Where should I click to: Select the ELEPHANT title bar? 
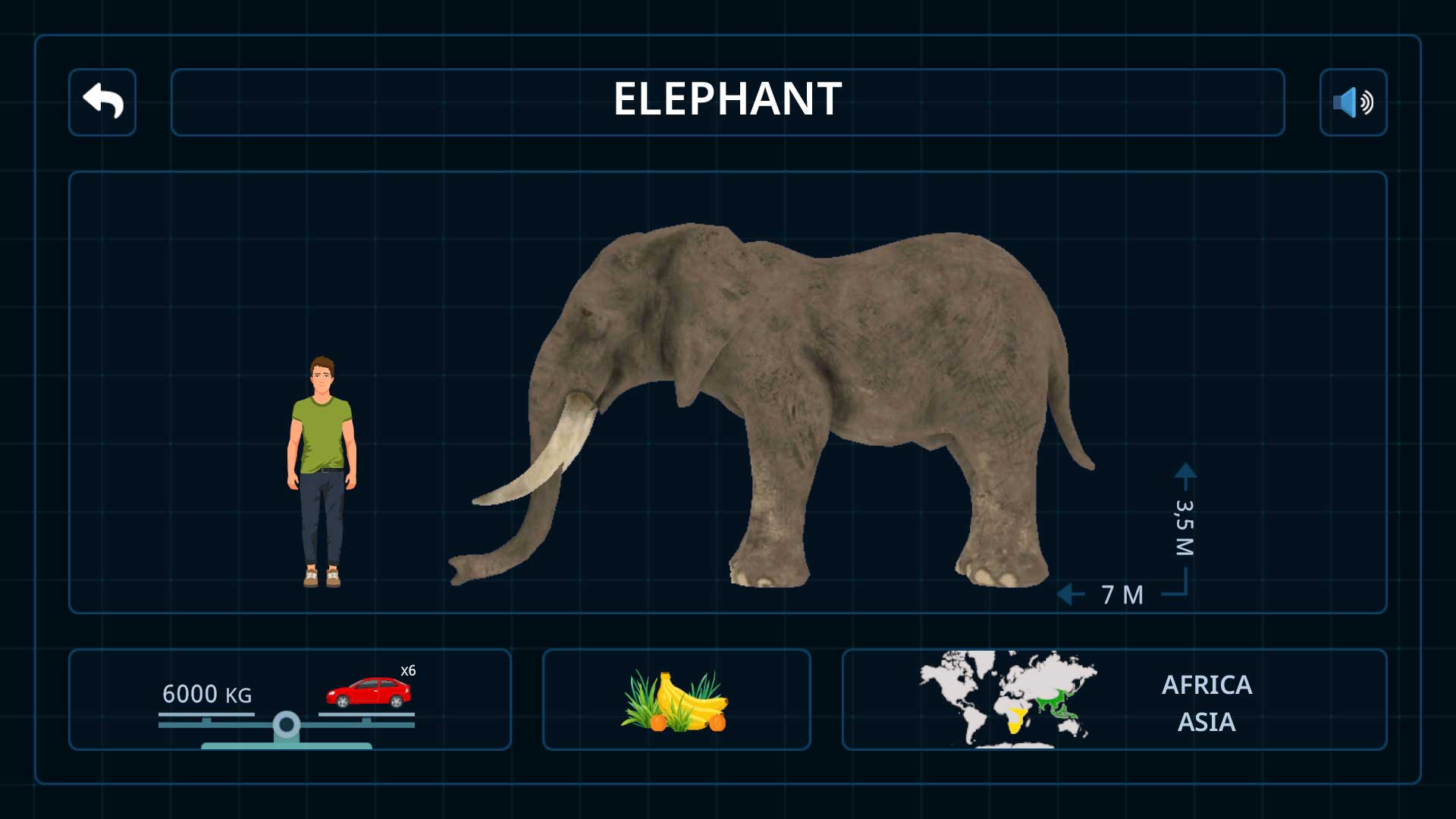tap(726, 100)
